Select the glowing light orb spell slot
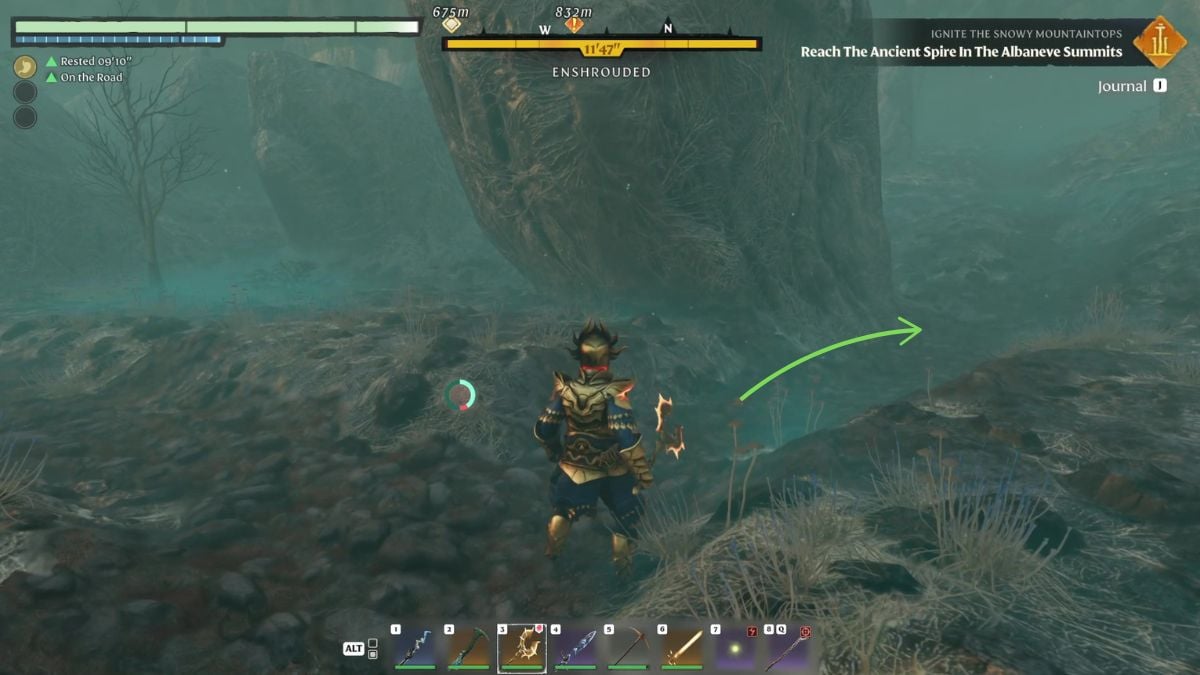Screen dimensions: 1200x675 [x=735, y=647]
